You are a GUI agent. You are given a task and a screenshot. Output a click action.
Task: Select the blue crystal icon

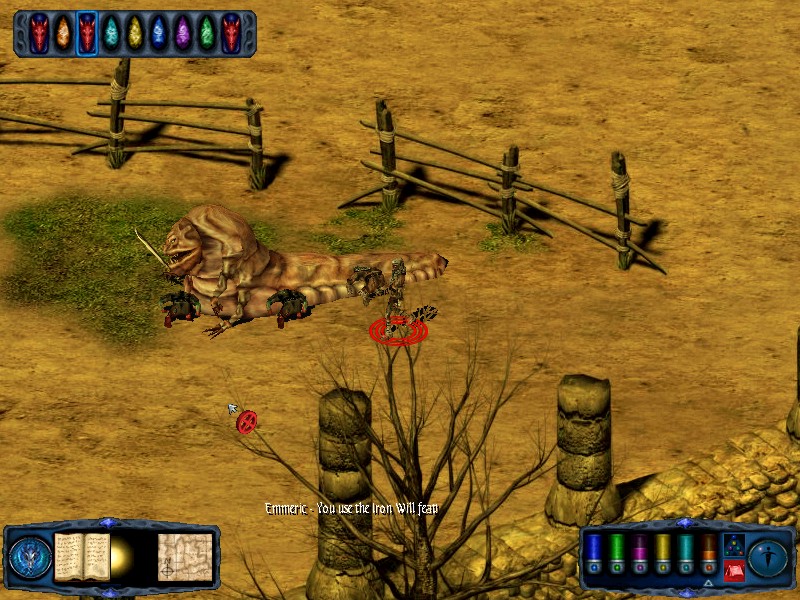coord(159,33)
